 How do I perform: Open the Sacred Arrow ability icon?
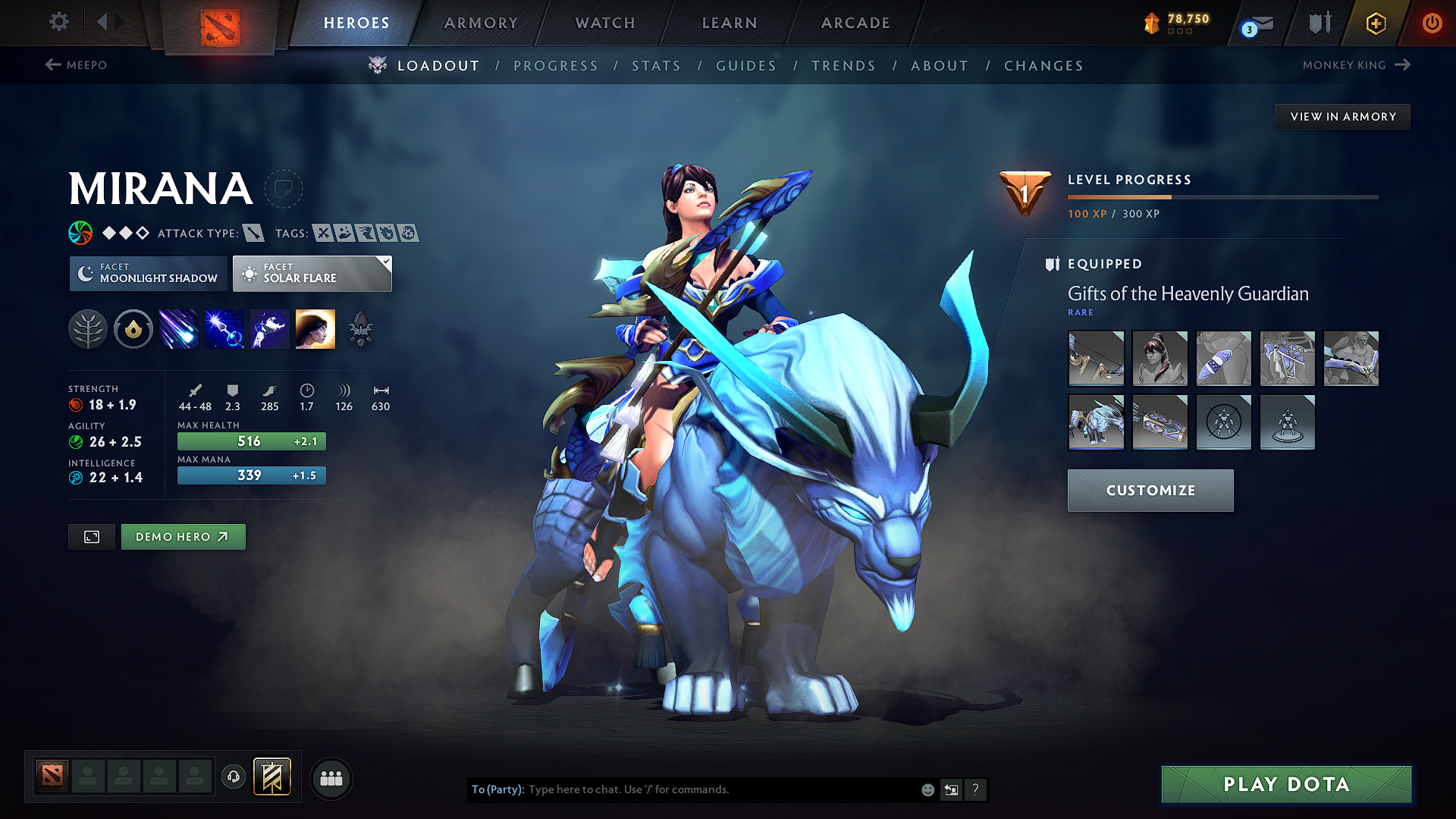(x=224, y=328)
